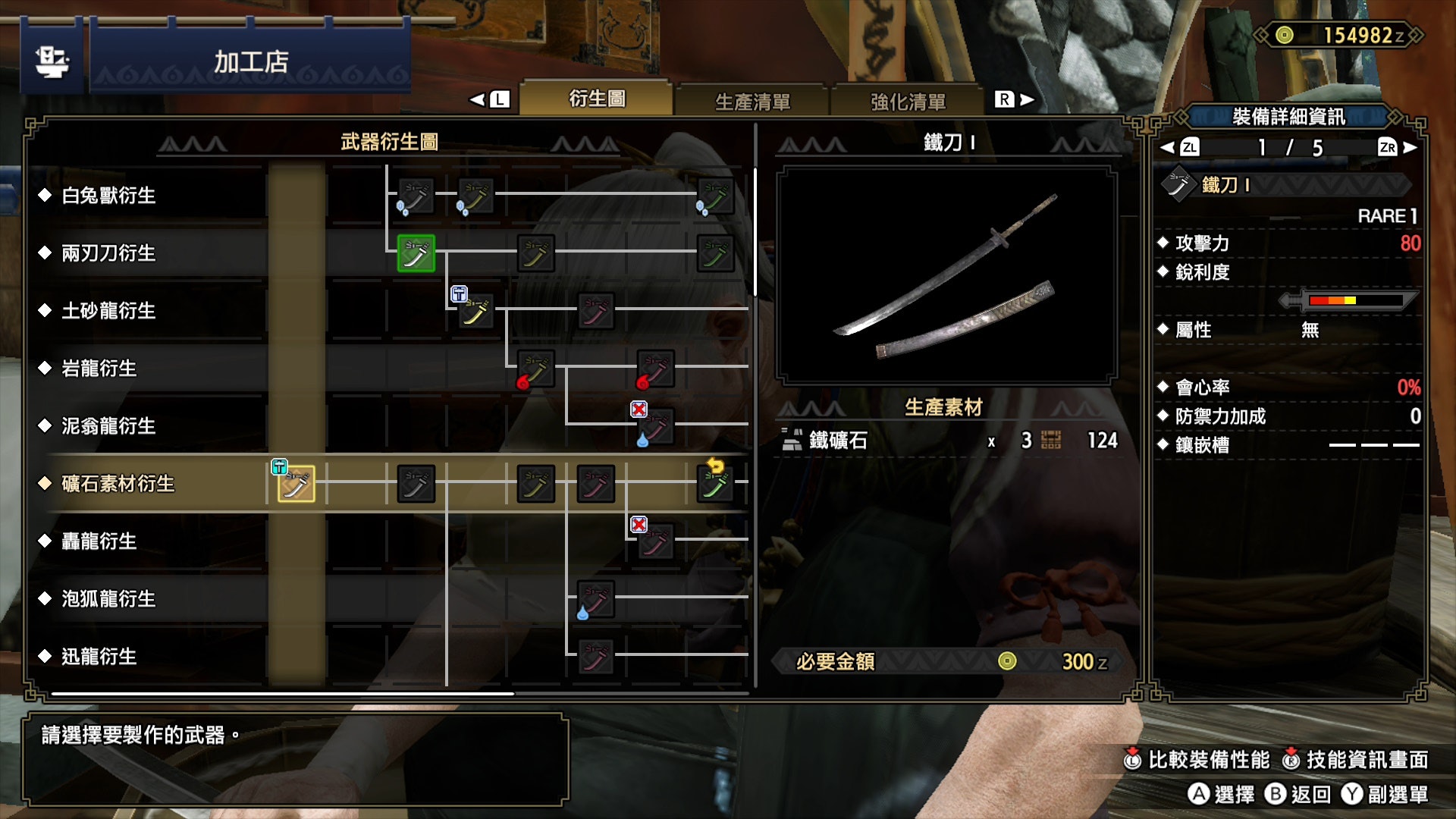Open the 強化清單 tab
Screen dimensions: 1456x819
[x=908, y=101]
